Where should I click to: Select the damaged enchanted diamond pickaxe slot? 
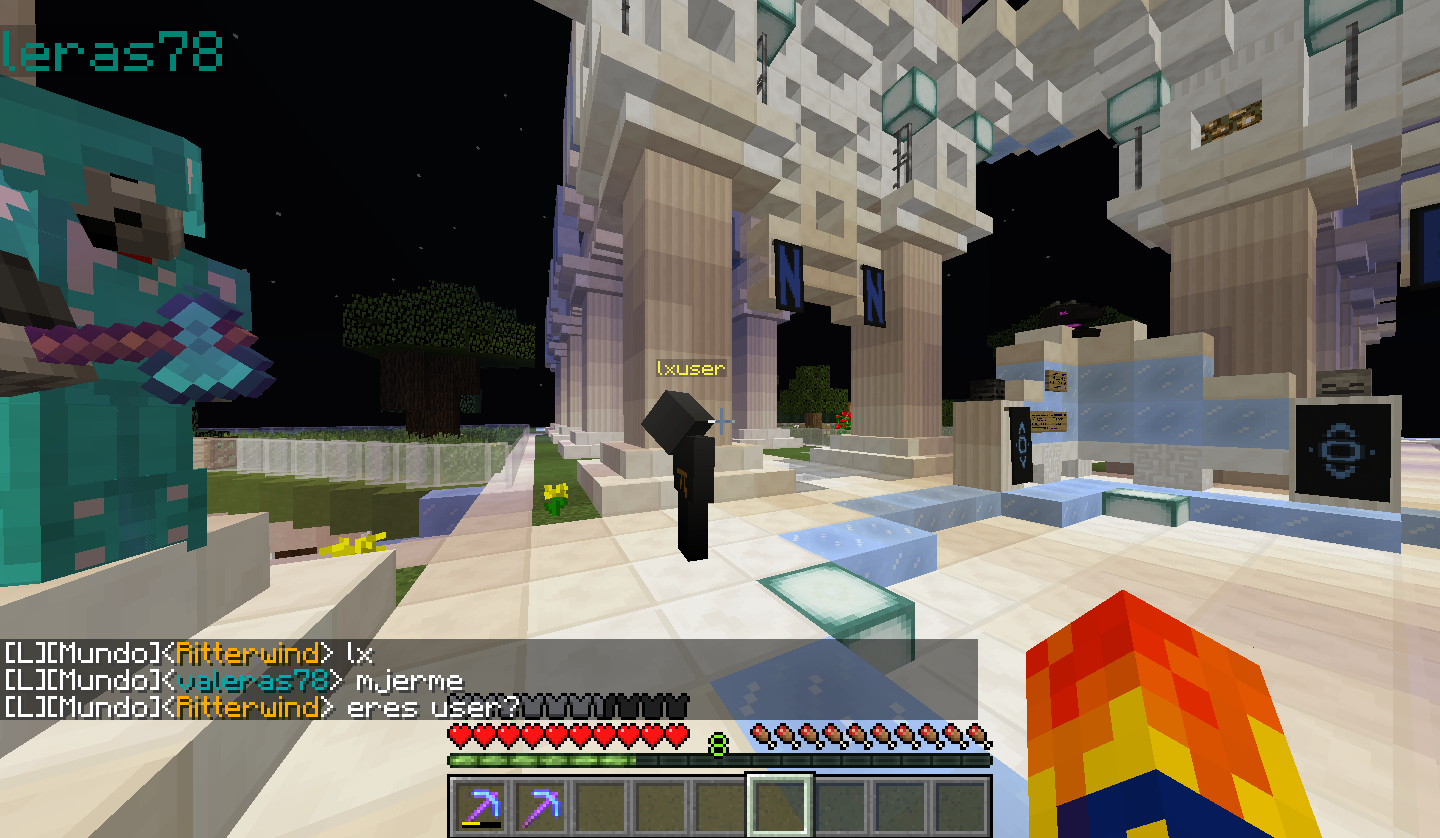tap(481, 806)
